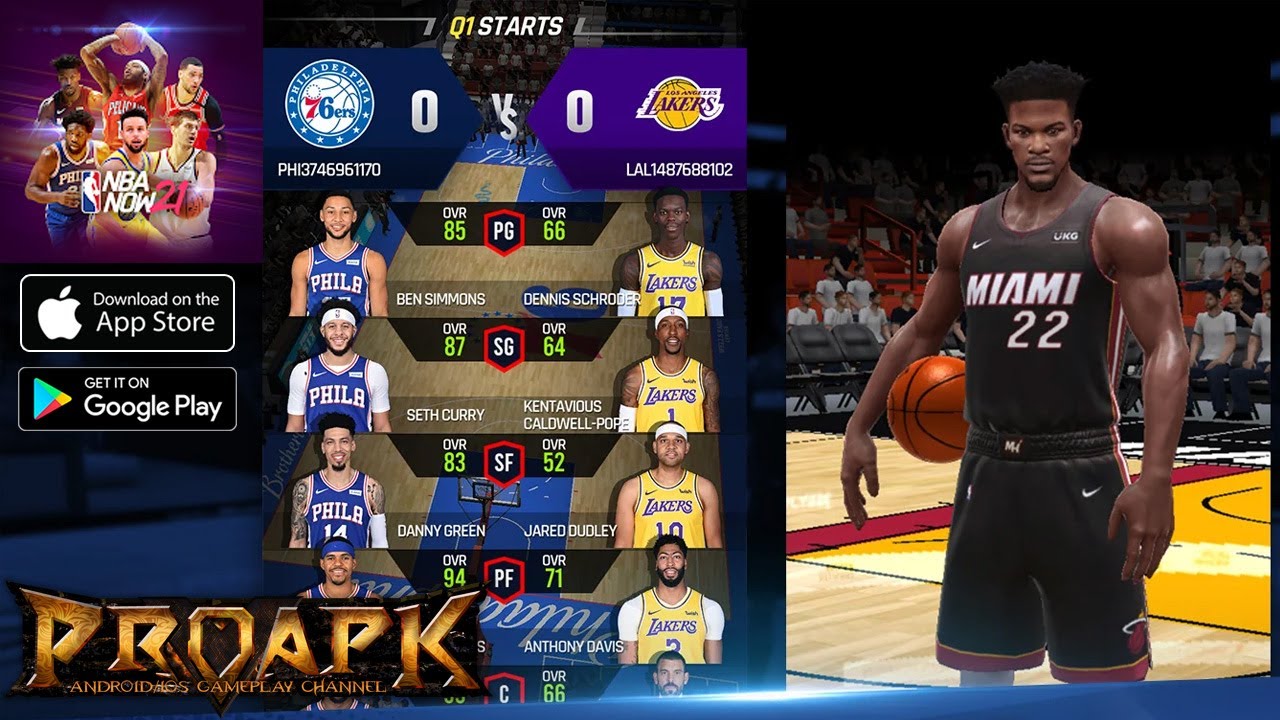Click Jared Dudley's player portrait
The image size is (1280, 720).
(668, 487)
